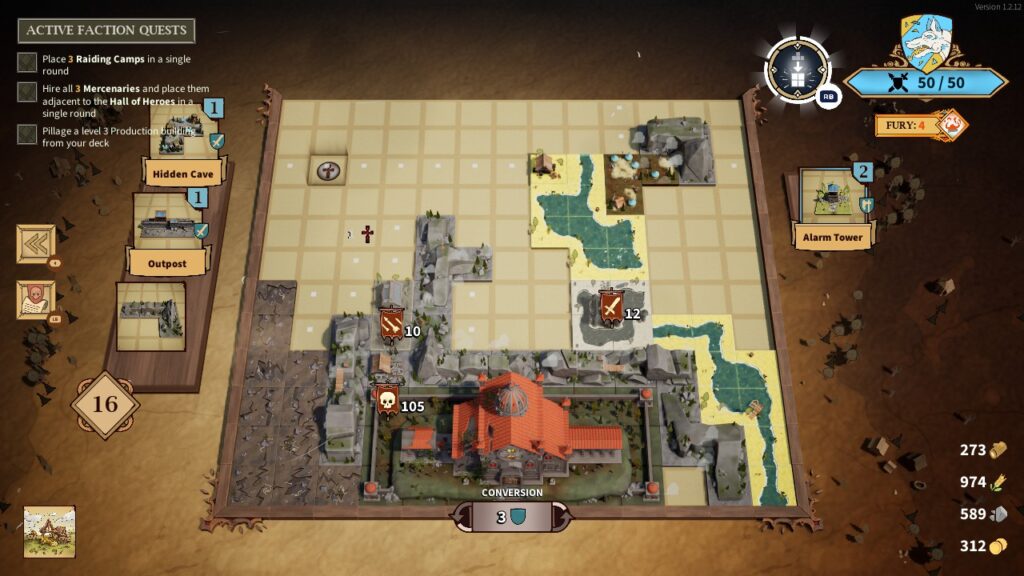The image size is (1024, 576).
Task: Toggle the Raiding Camps quest checkbox
Action: click(x=28, y=63)
